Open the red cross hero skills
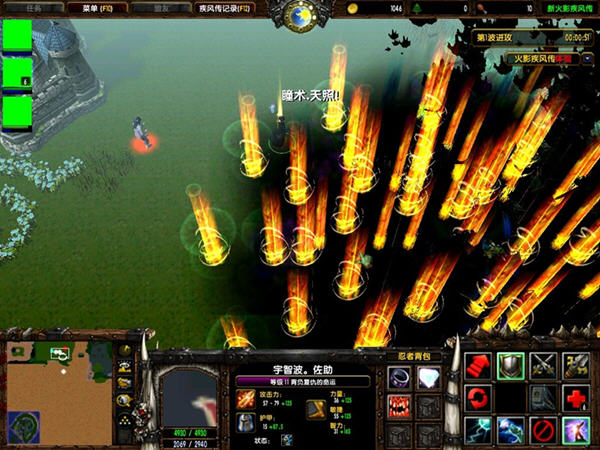The width and height of the screenshot is (600, 450). click(x=576, y=398)
